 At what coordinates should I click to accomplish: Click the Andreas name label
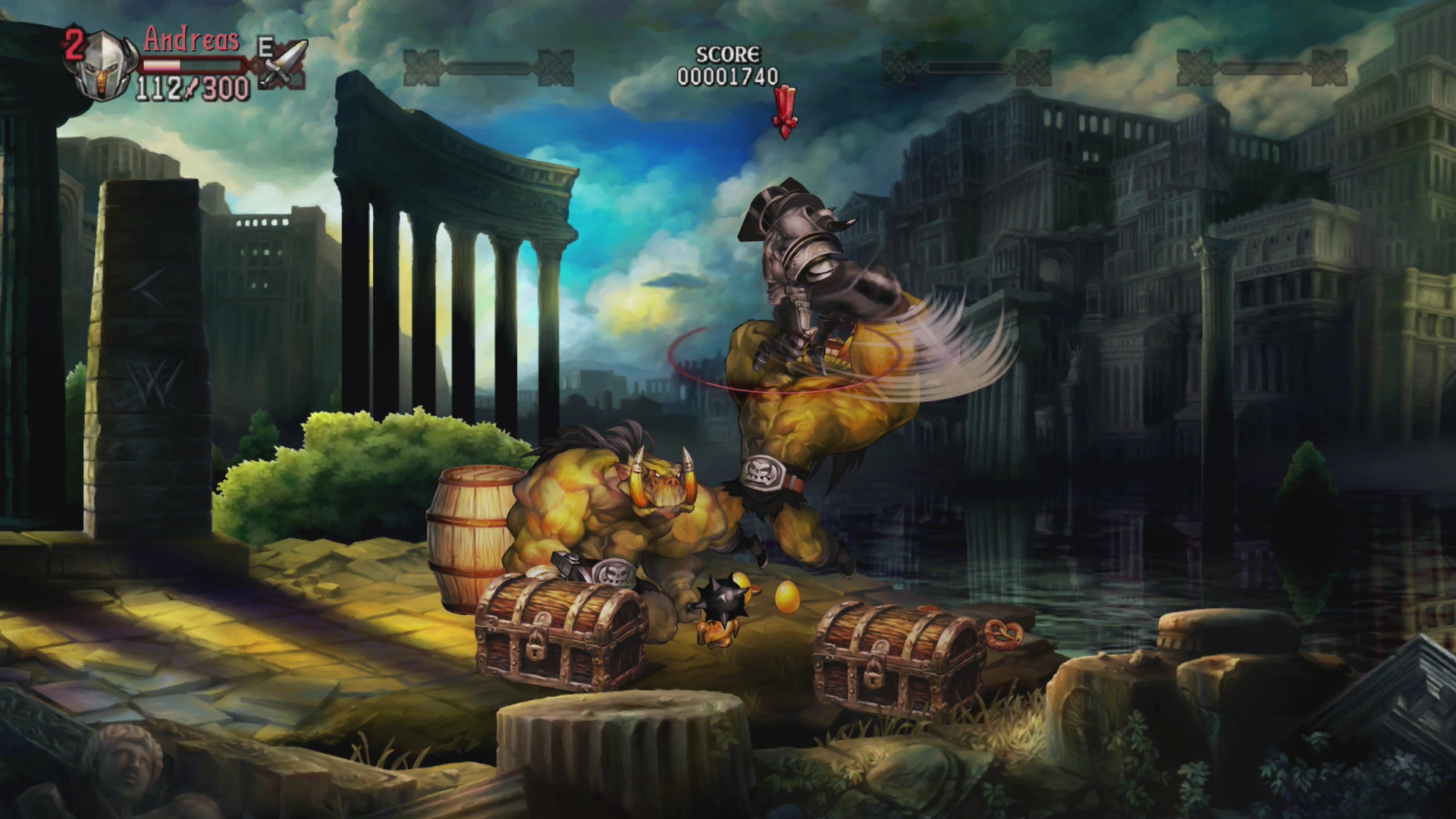[x=190, y=39]
